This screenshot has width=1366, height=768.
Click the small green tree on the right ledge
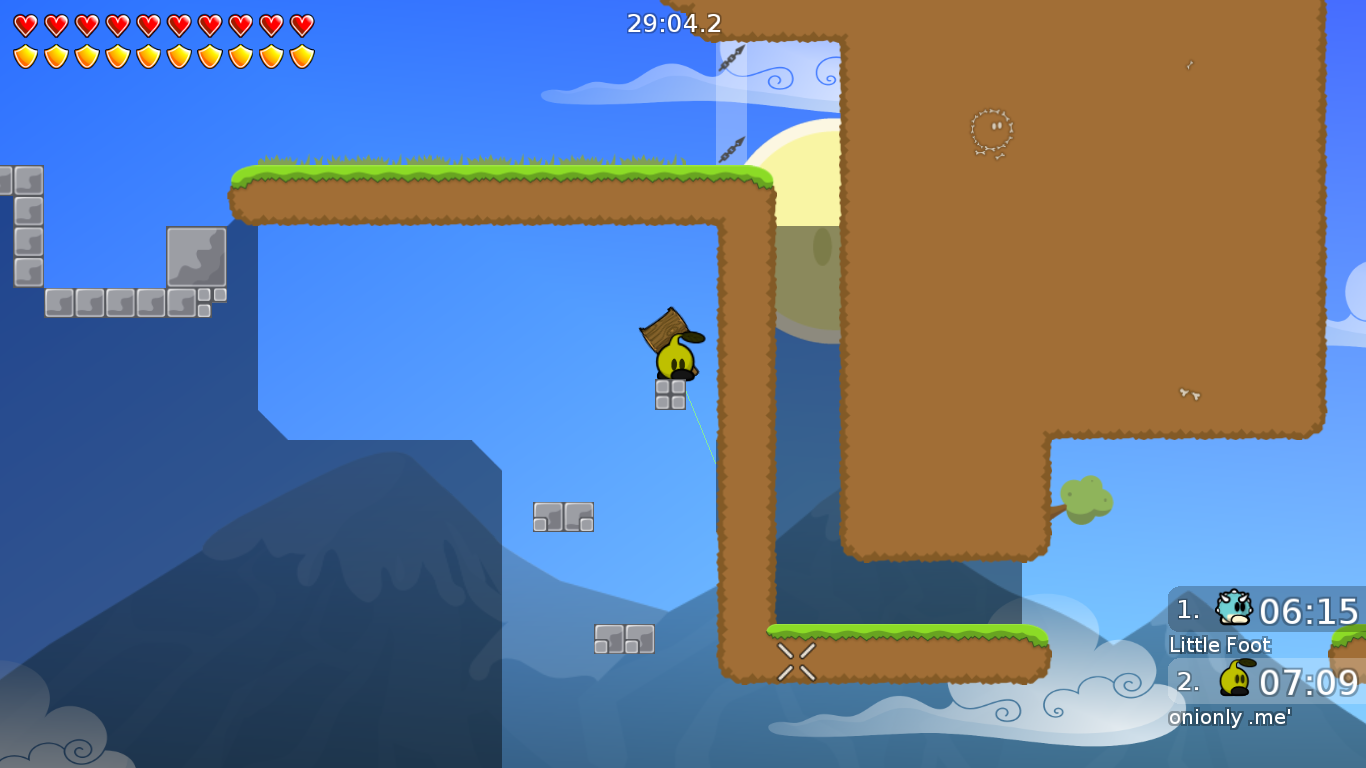tap(1085, 500)
